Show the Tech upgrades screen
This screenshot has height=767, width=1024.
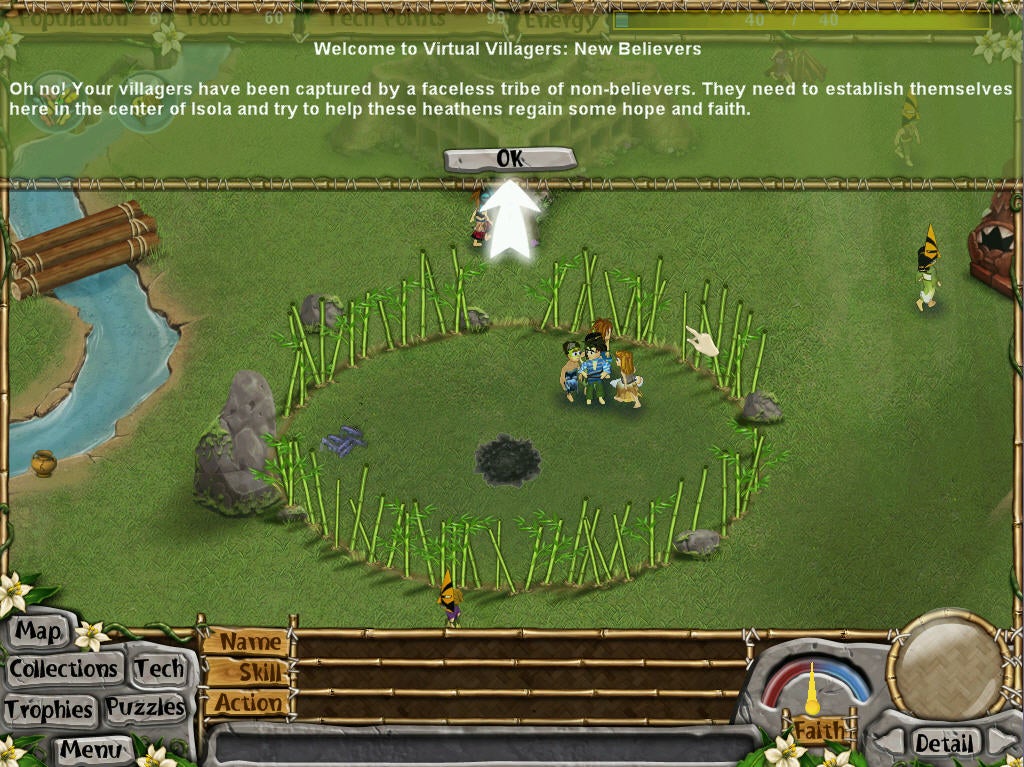coord(159,669)
